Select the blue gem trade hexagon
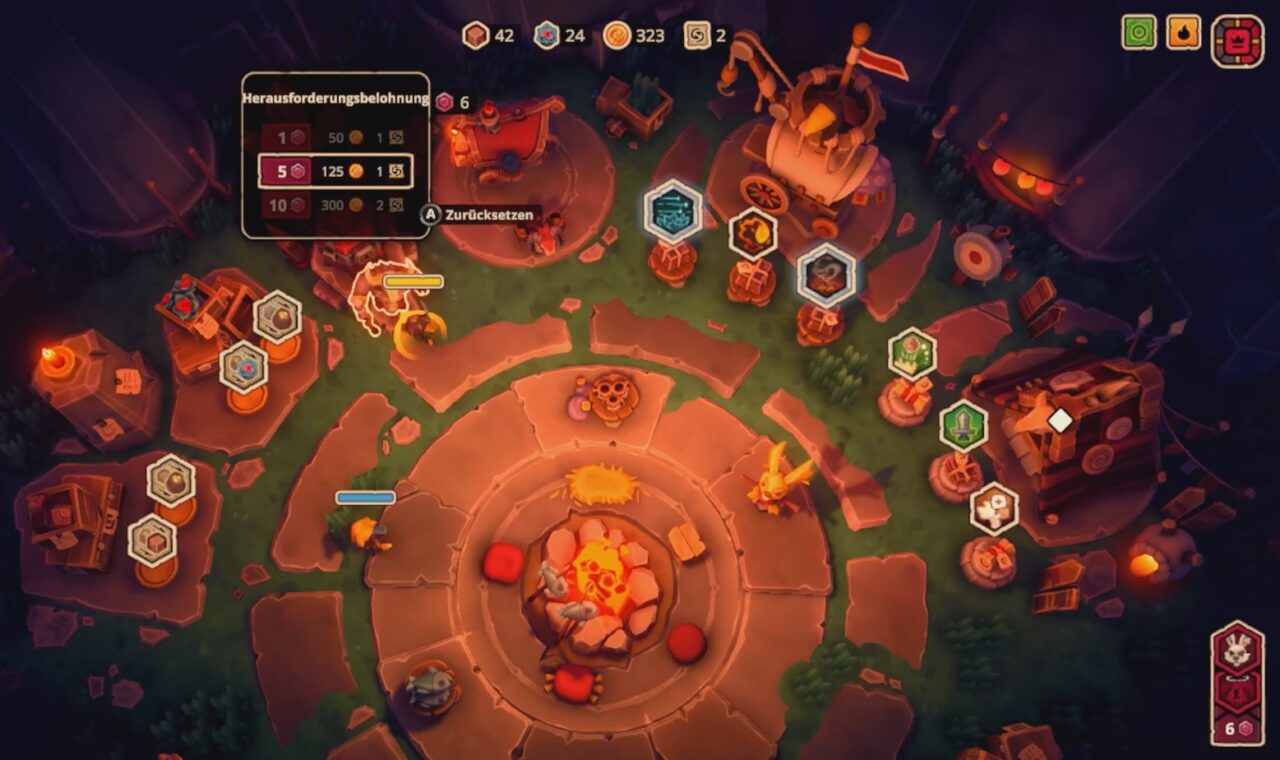 [244, 367]
